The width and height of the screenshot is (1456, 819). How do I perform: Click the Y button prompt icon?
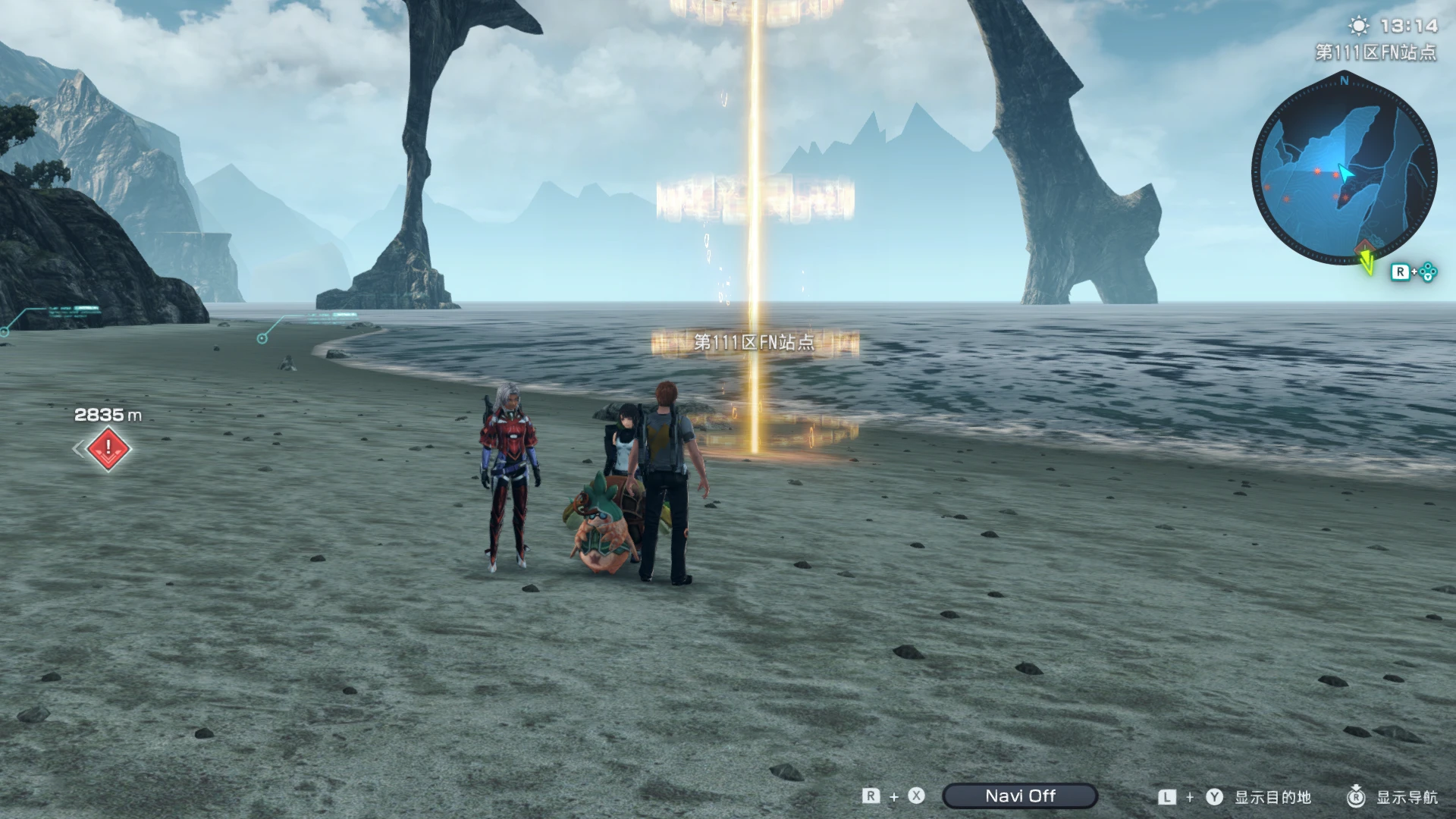click(1214, 796)
